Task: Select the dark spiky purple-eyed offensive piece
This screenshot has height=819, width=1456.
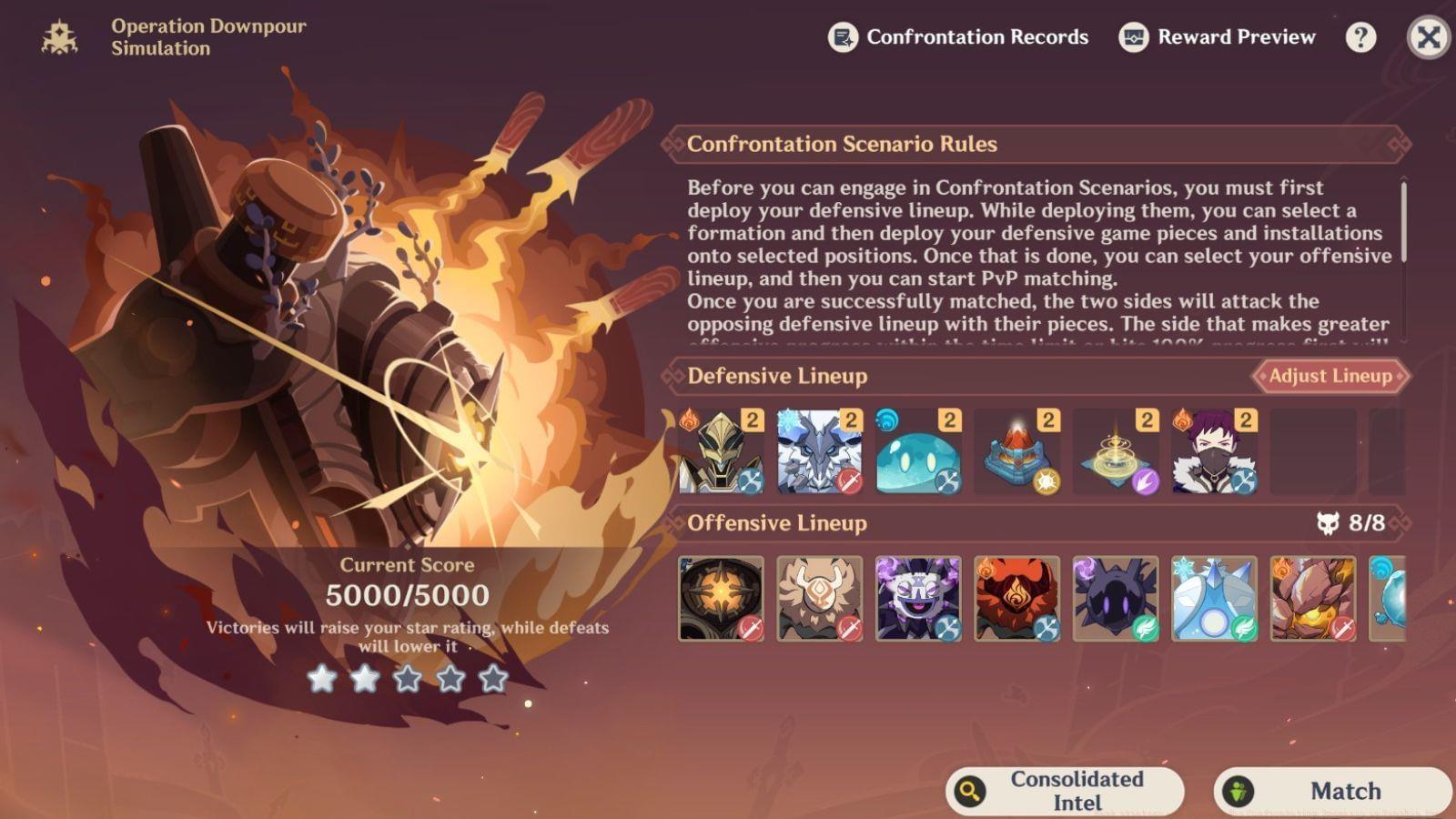Action: click(1116, 599)
